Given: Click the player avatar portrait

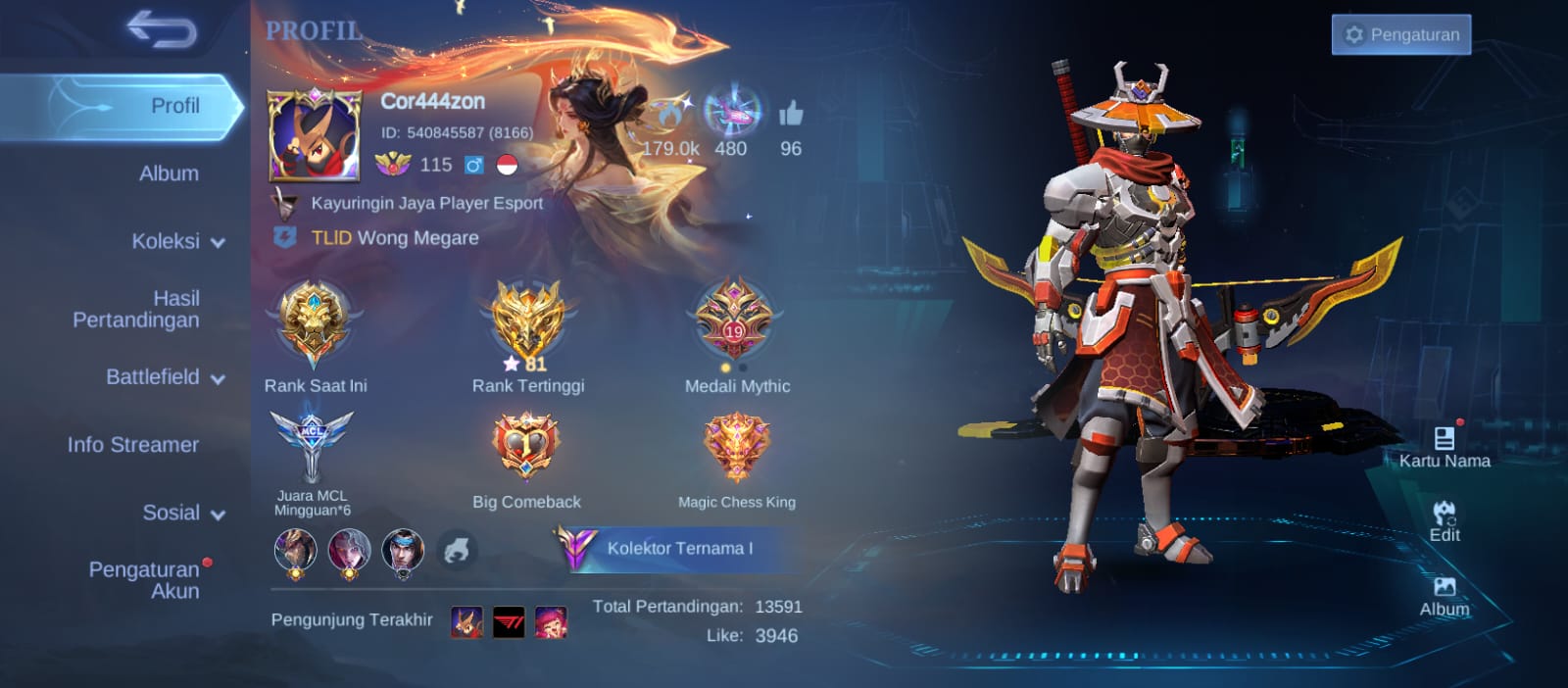Looking at the screenshot, I should click(x=315, y=135).
